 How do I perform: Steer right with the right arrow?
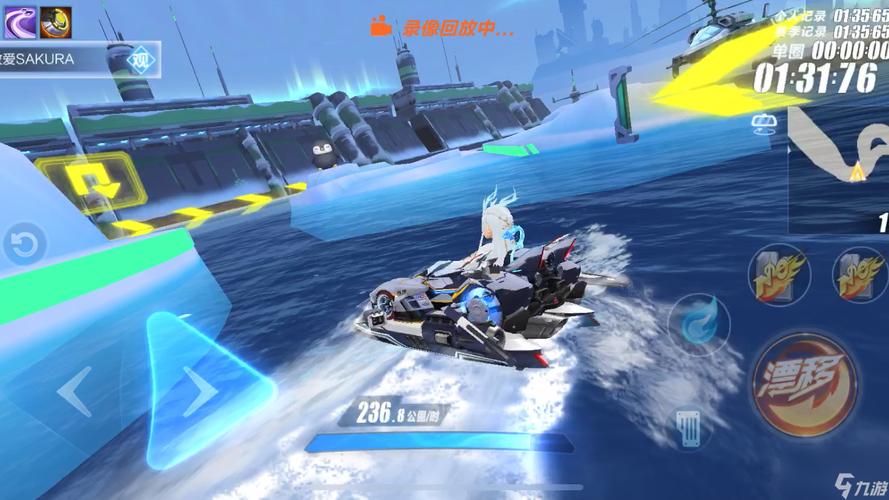tap(197, 391)
